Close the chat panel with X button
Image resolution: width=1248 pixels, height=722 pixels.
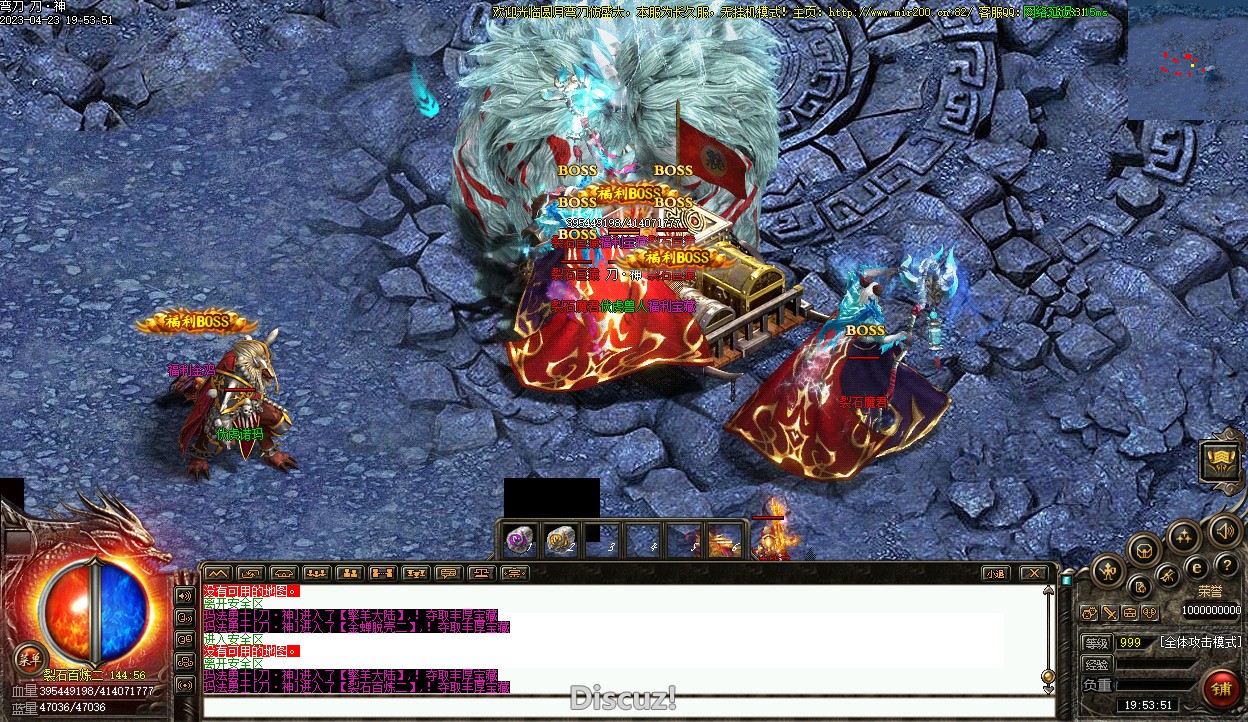coord(1033,573)
